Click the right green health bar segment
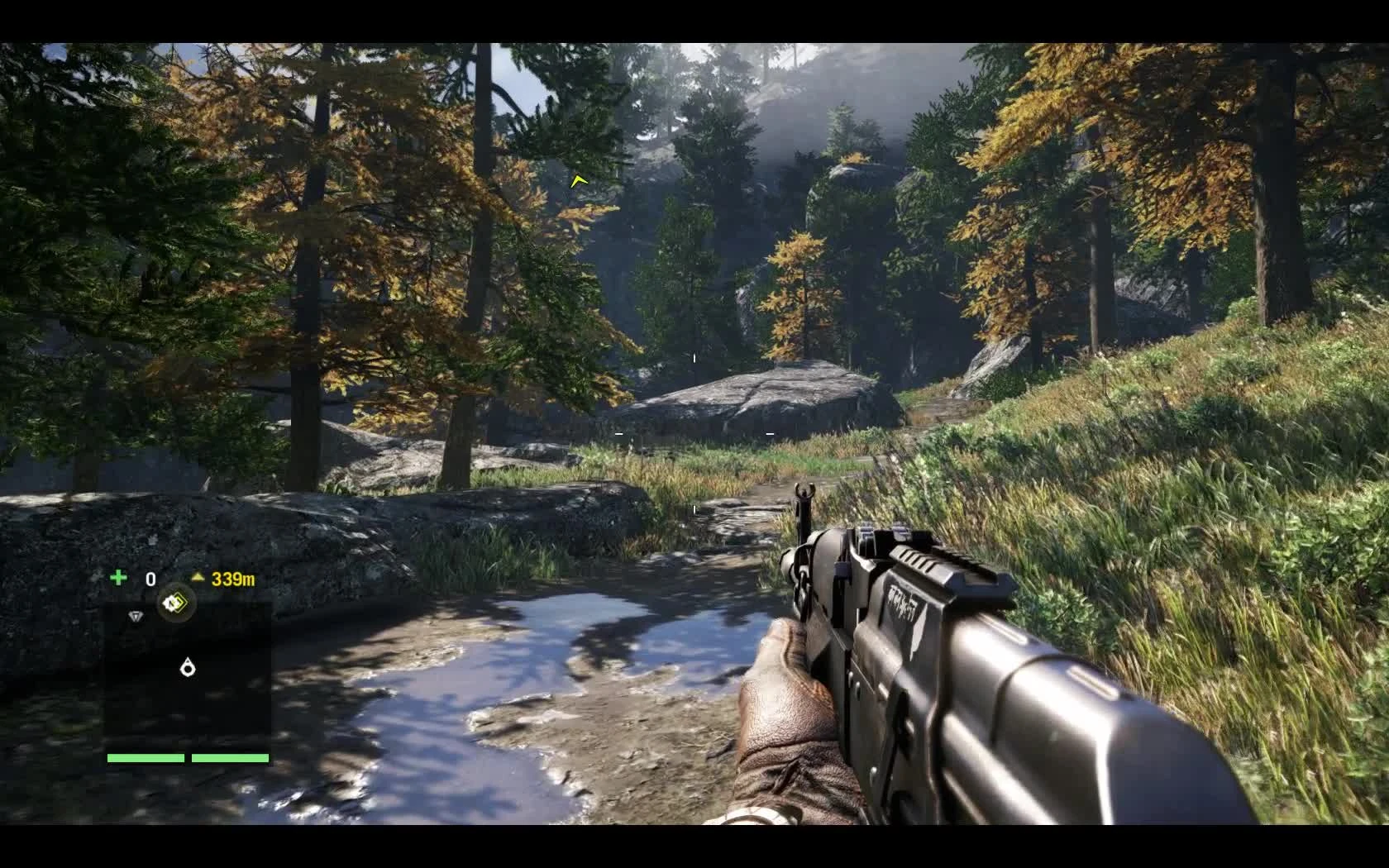The image size is (1389, 868). click(x=230, y=758)
